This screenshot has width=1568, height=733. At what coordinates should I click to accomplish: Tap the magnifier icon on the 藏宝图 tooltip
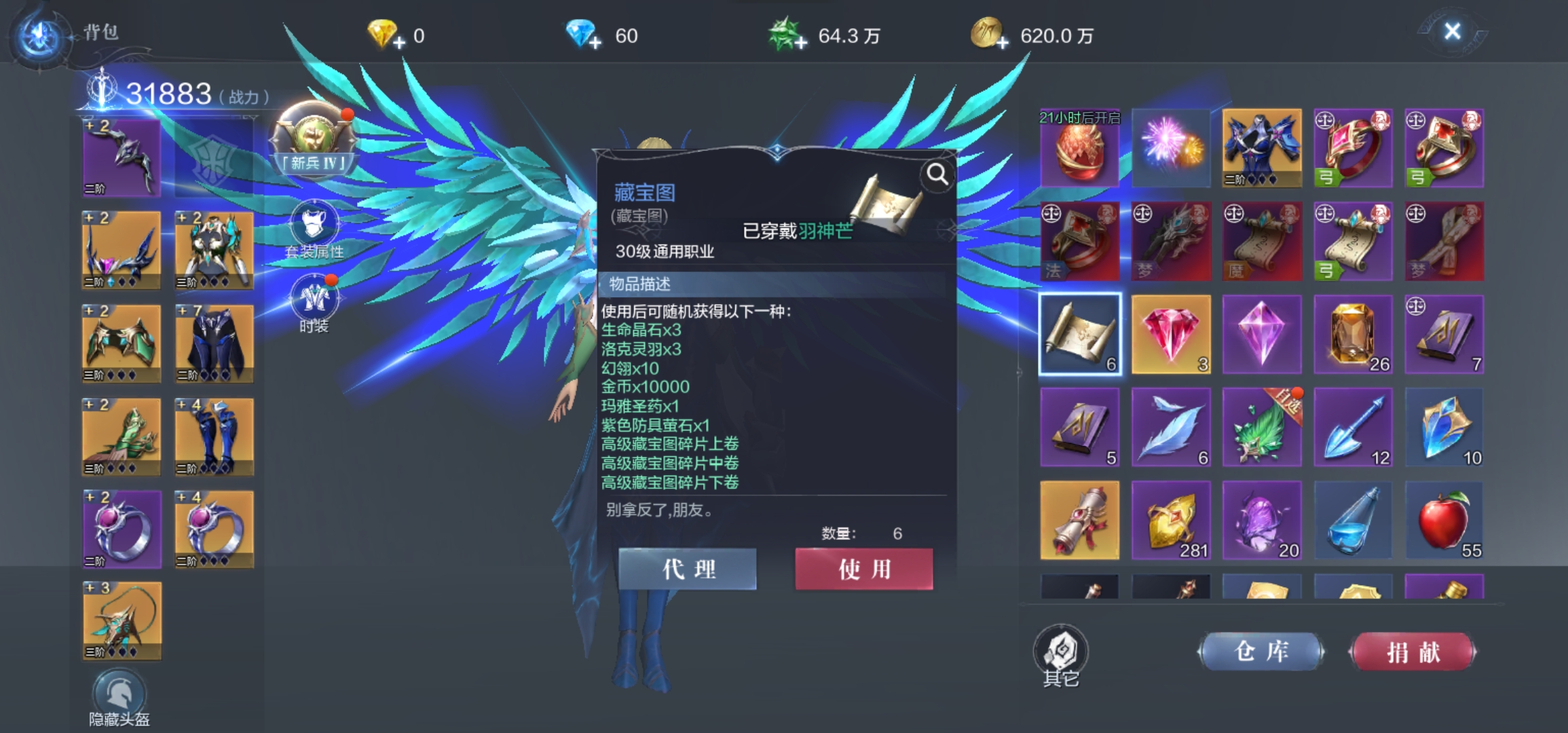937,175
